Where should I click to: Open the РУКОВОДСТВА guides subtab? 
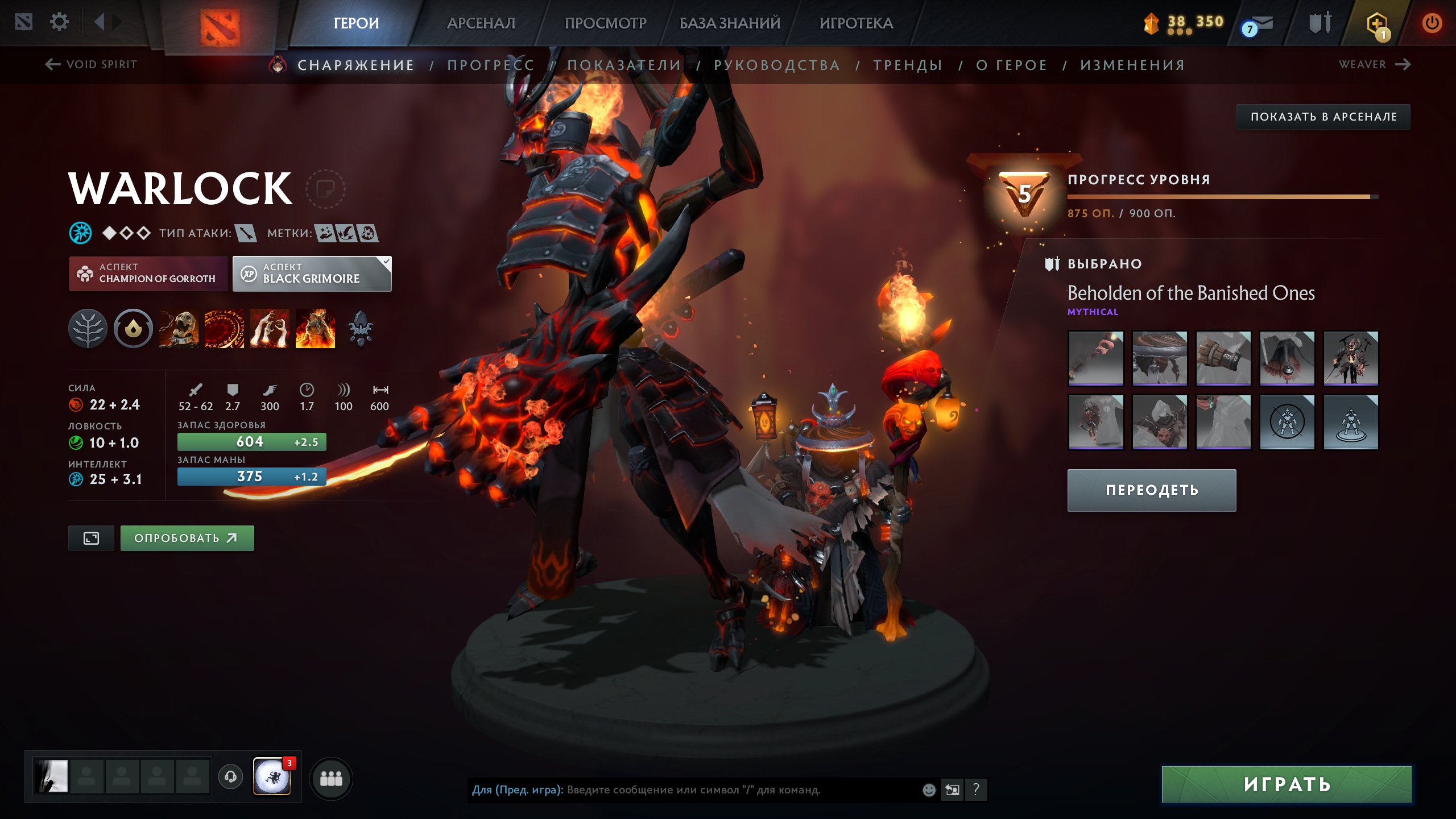(x=777, y=65)
